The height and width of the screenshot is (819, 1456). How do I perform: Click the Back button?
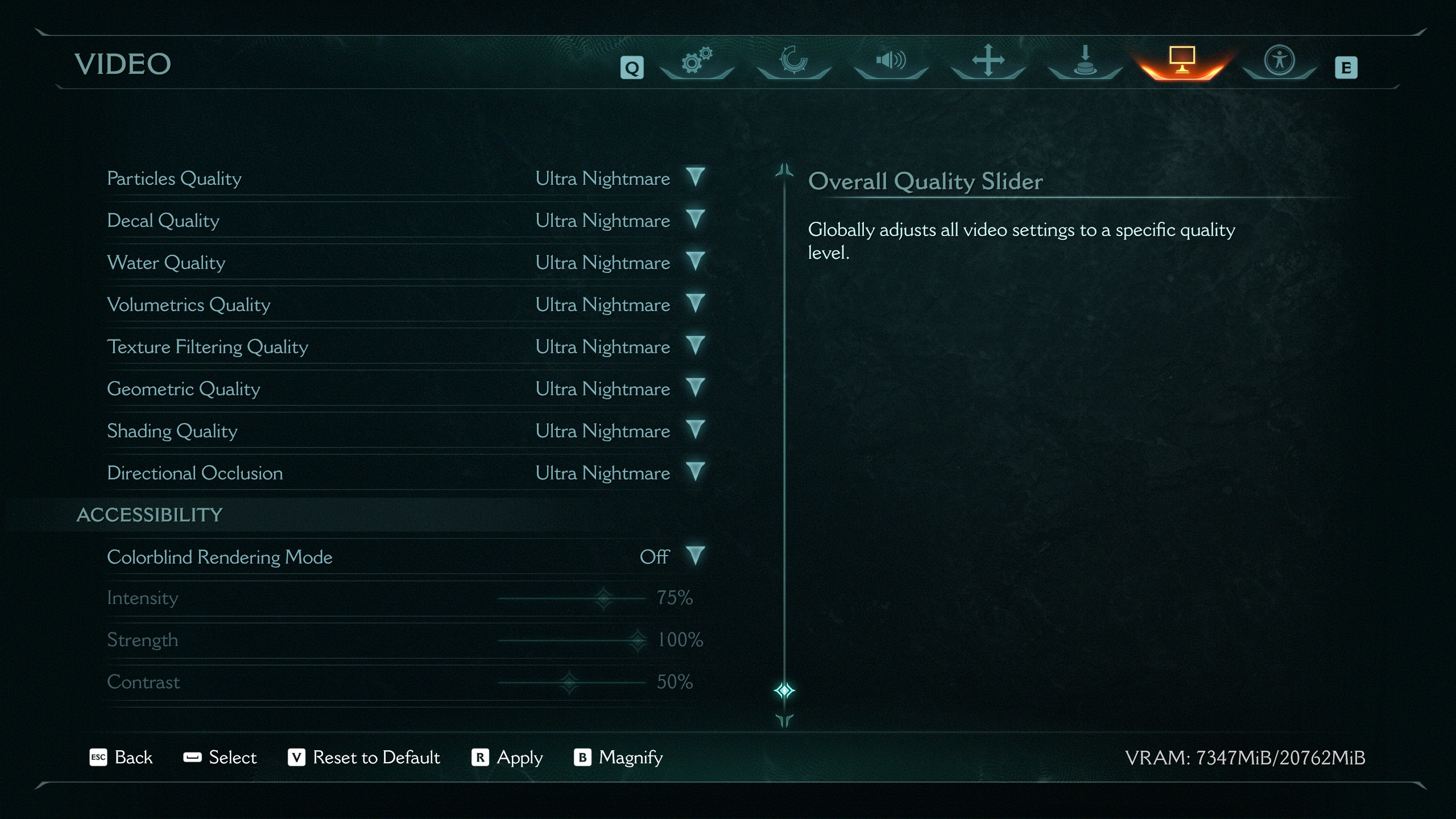point(122,758)
